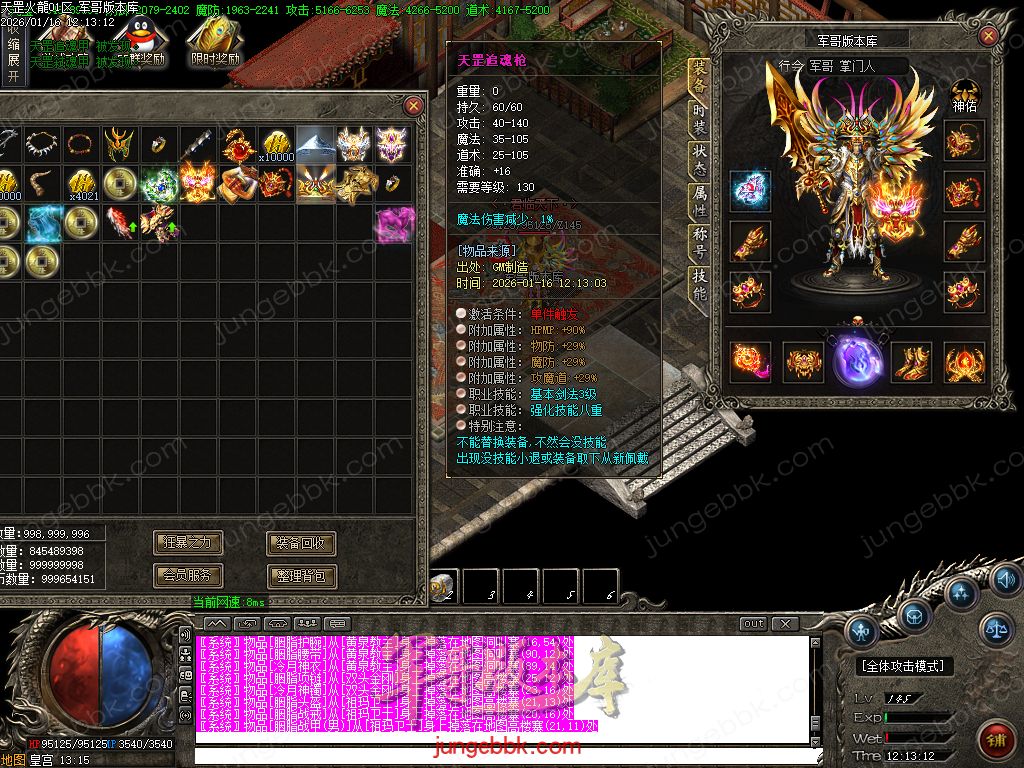Click the chat input field
Viewport: 1024px width, 768px height.
pos(500,757)
